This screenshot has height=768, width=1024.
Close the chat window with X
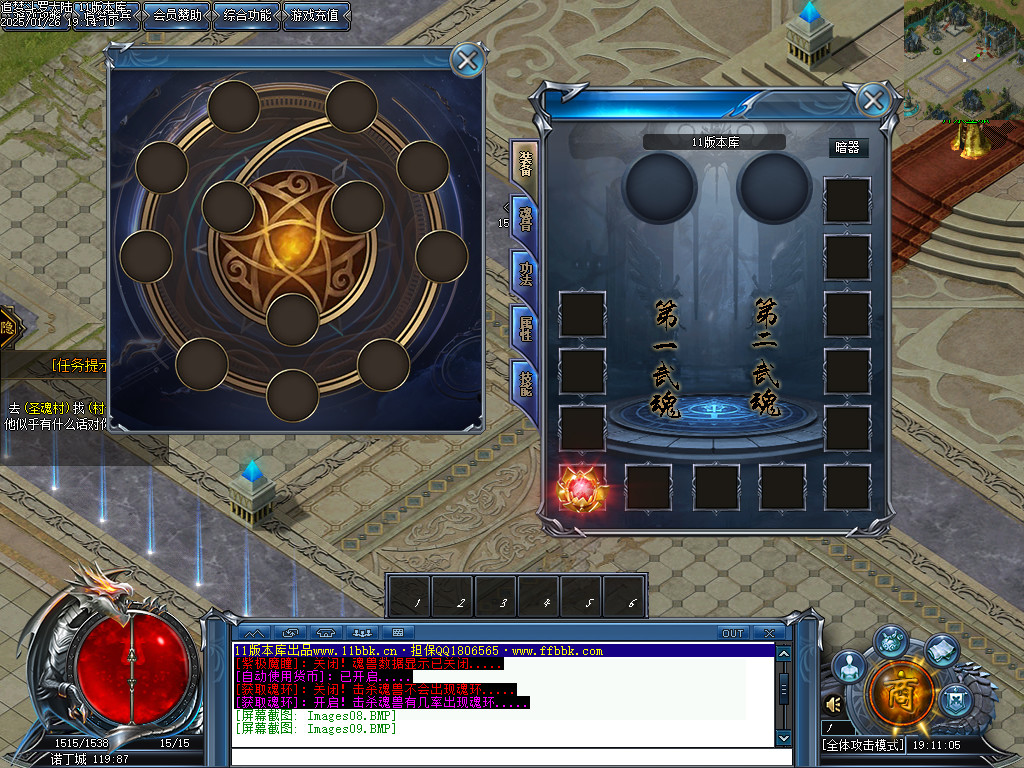(768, 633)
